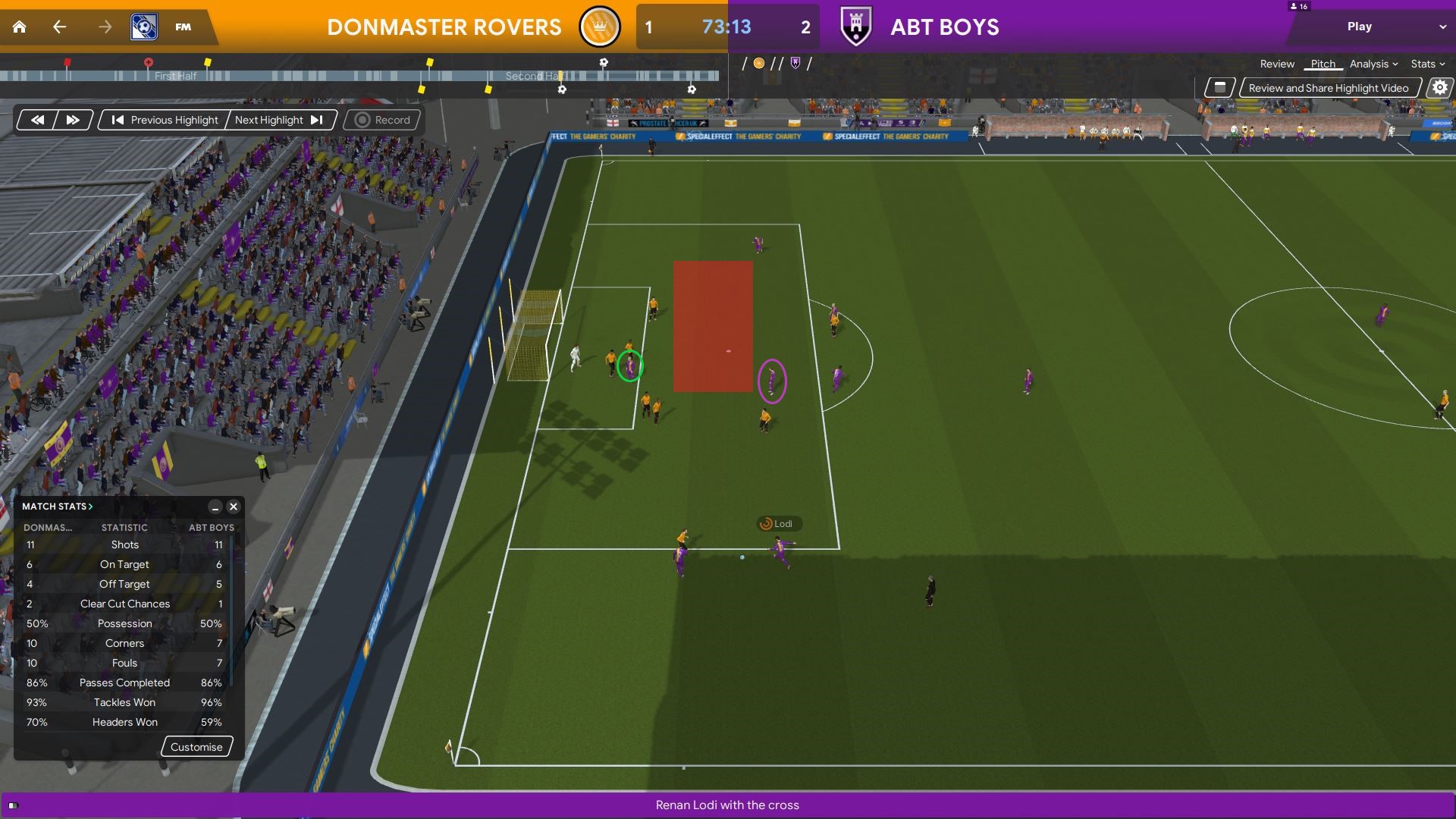1456x819 pixels.
Task: Expand the Match Stats header link
Action: pos(58,507)
